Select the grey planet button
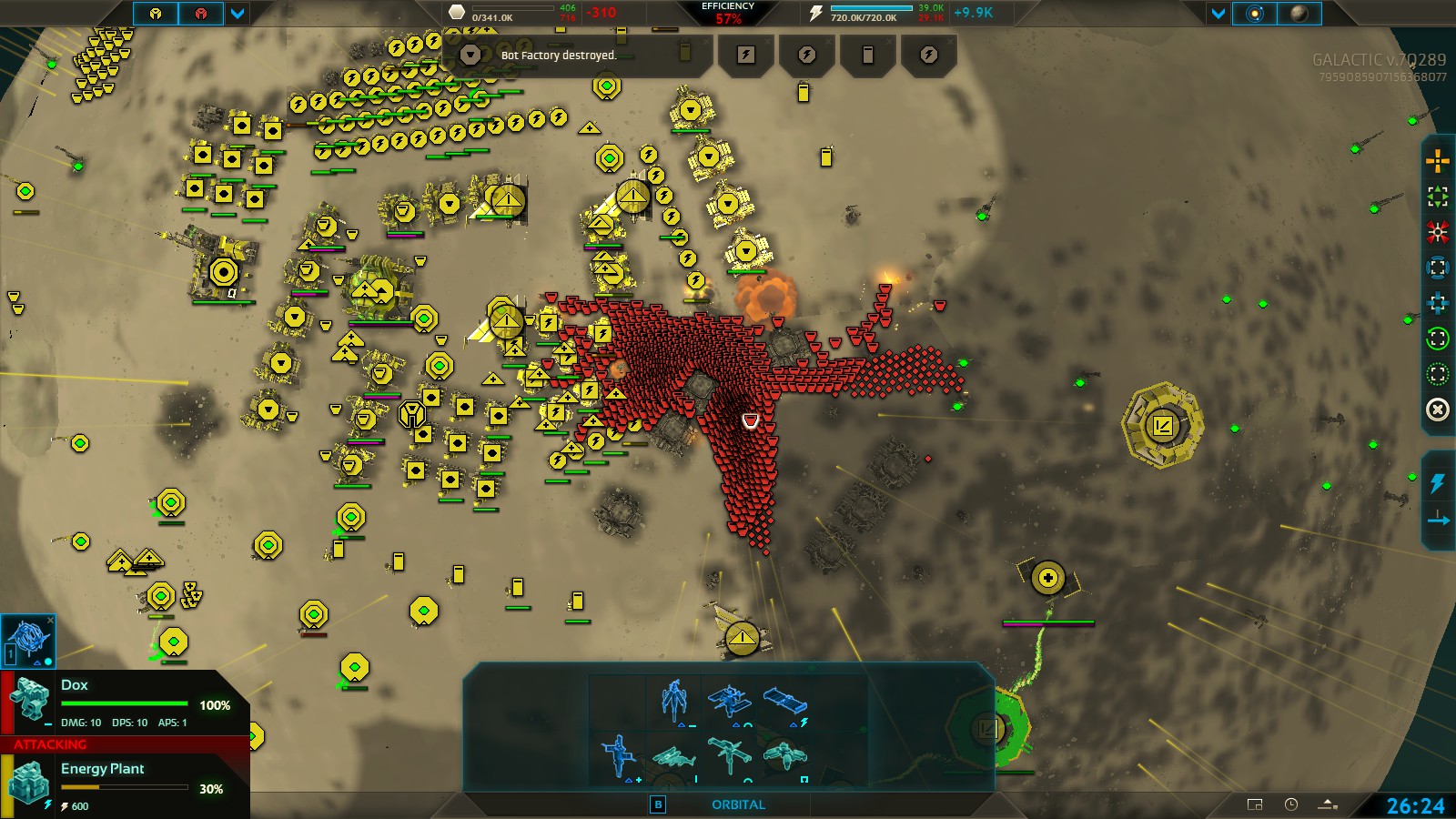 pyautogui.click(x=1299, y=14)
